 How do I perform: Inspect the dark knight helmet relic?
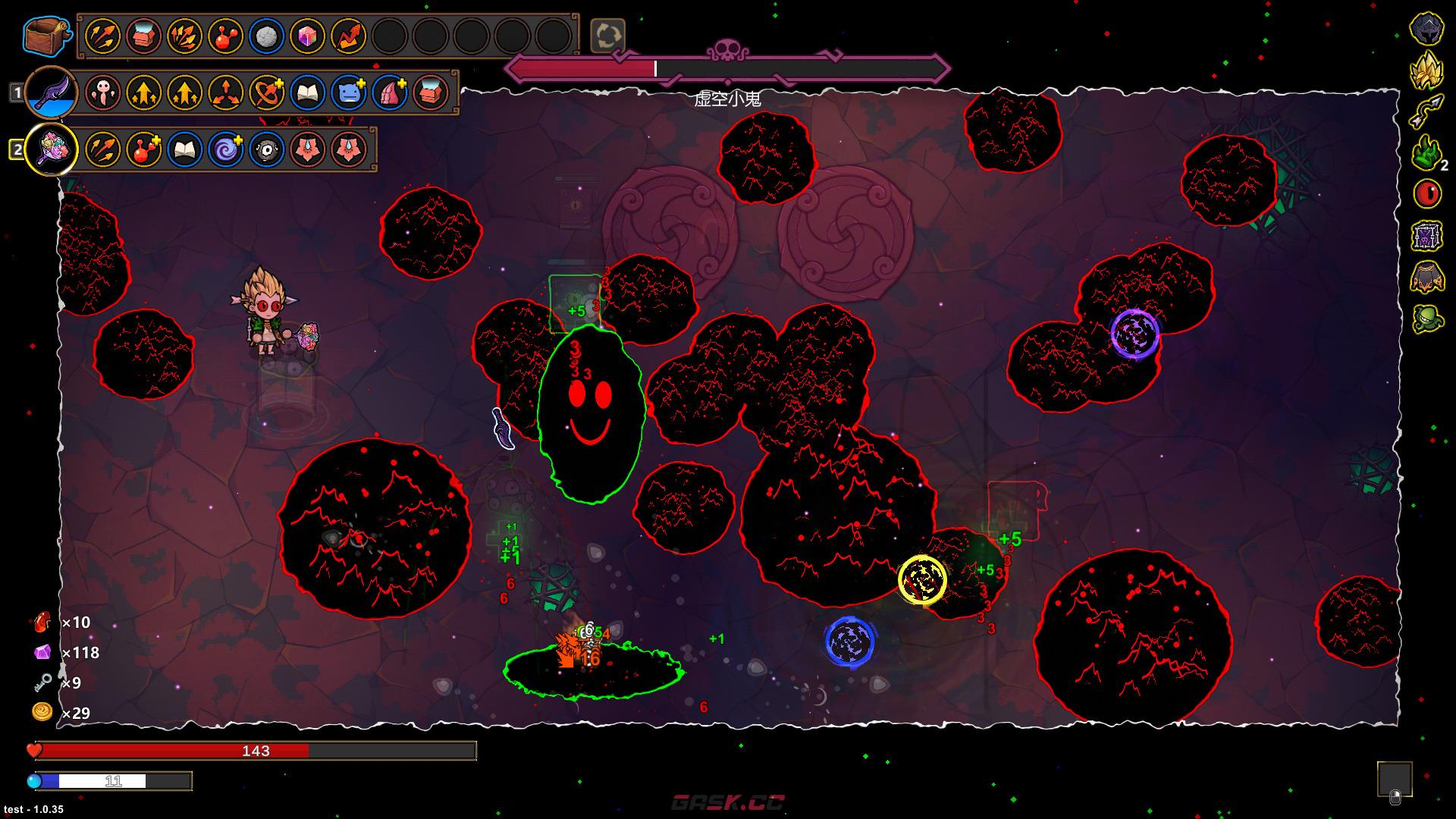click(x=1426, y=29)
